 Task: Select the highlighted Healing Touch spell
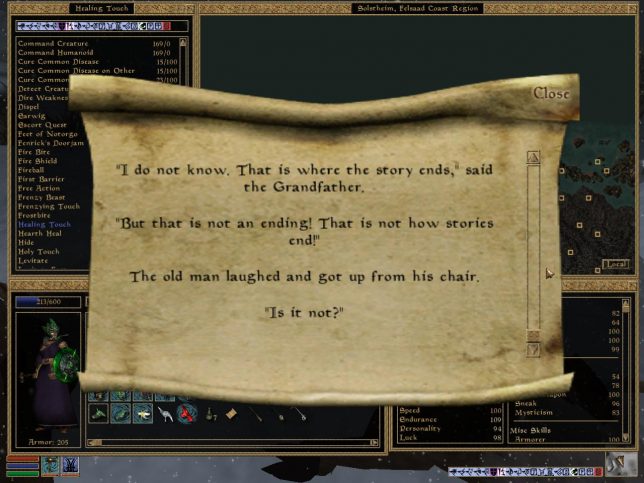click(x=45, y=224)
